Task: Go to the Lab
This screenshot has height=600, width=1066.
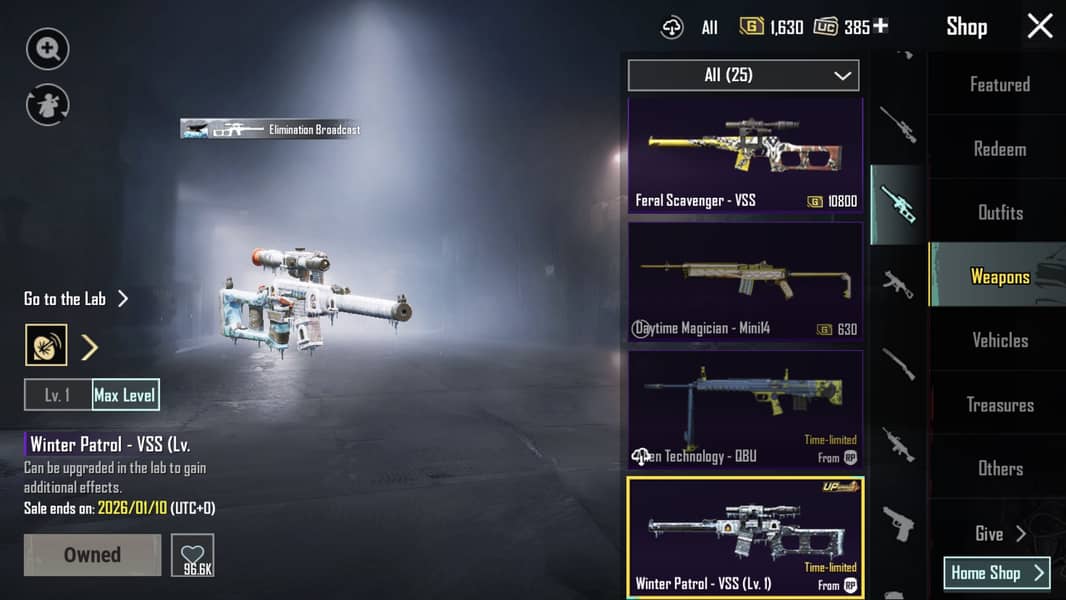Action: [x=76, y=299]
